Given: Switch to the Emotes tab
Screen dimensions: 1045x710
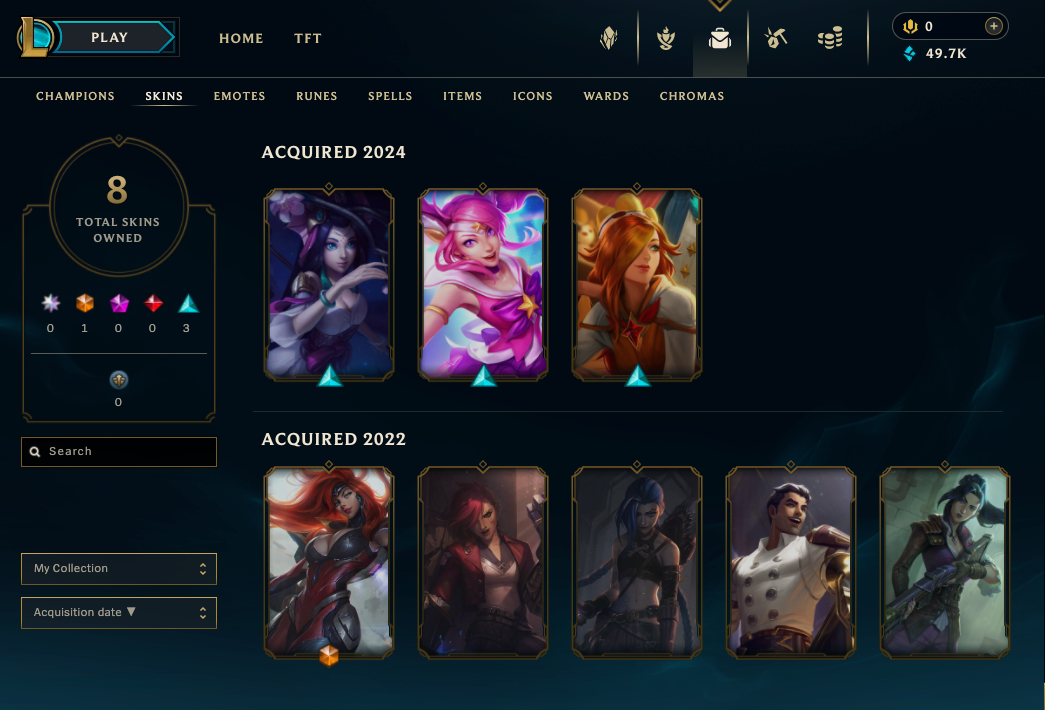Looking at the screenshot, I should pos(239,96).
